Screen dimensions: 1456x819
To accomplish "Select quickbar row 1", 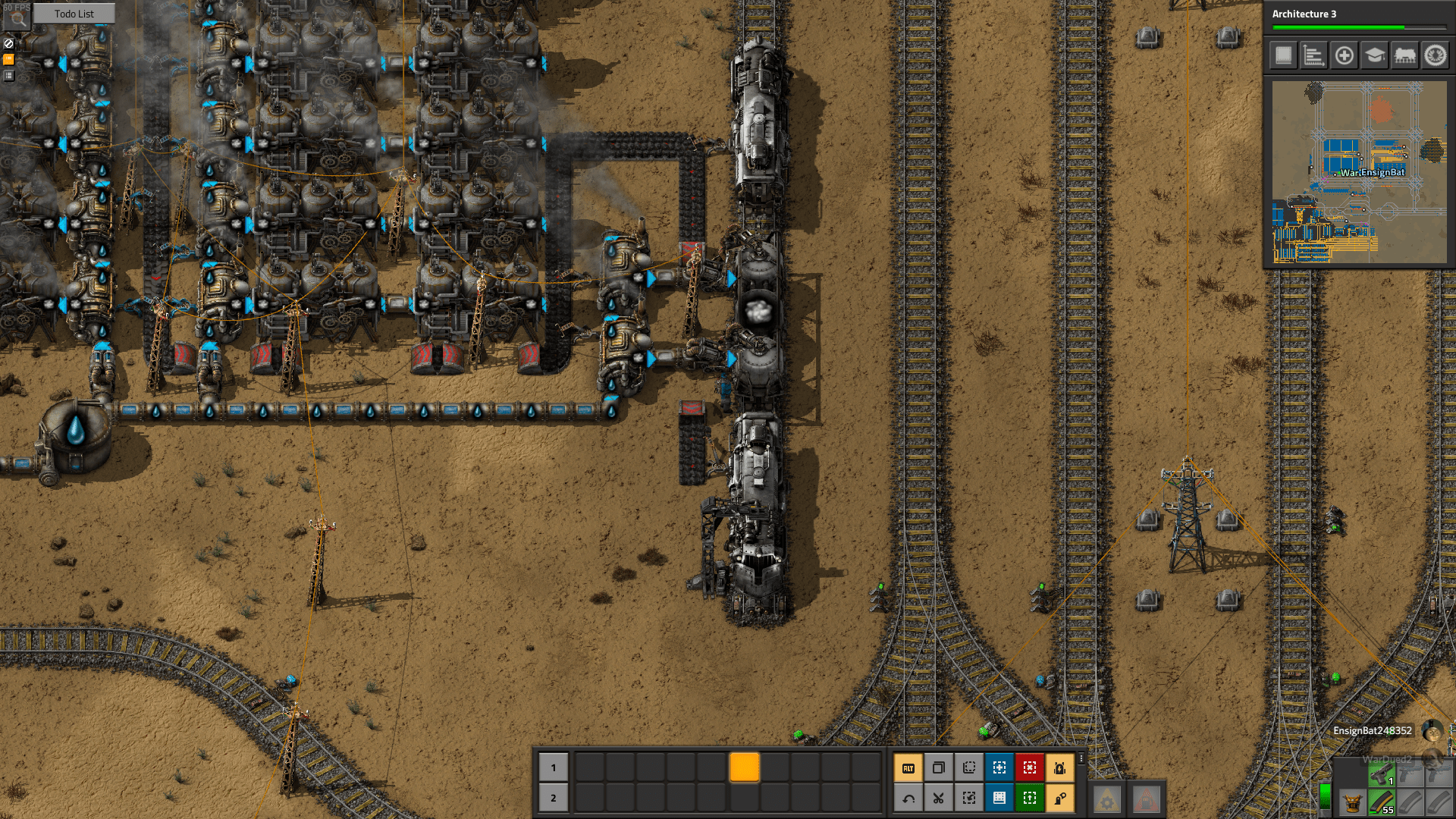I will point(553,768).
